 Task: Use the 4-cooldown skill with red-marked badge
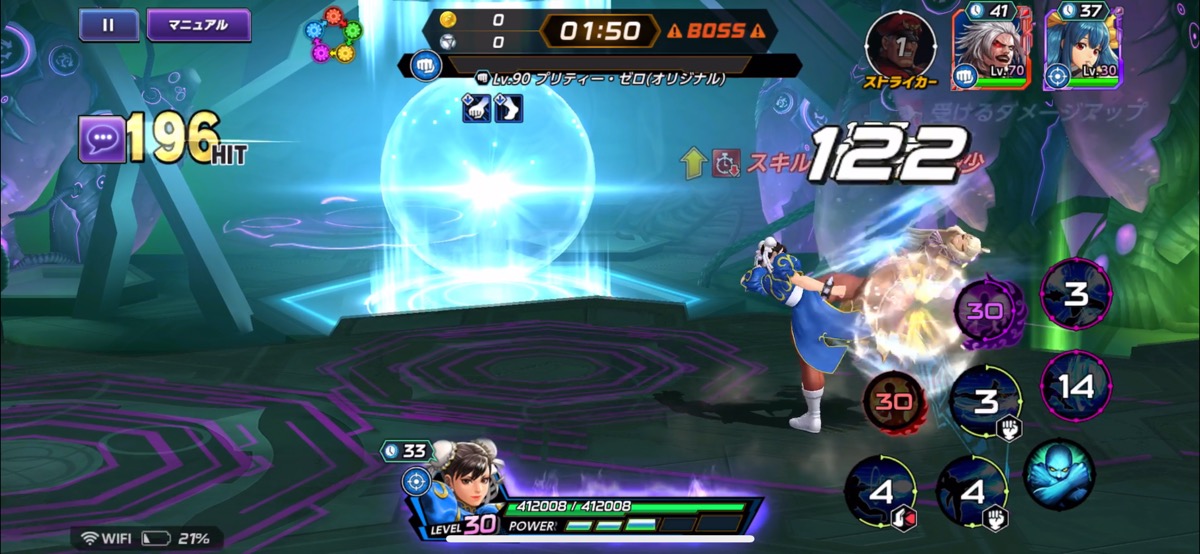[879, 492]
